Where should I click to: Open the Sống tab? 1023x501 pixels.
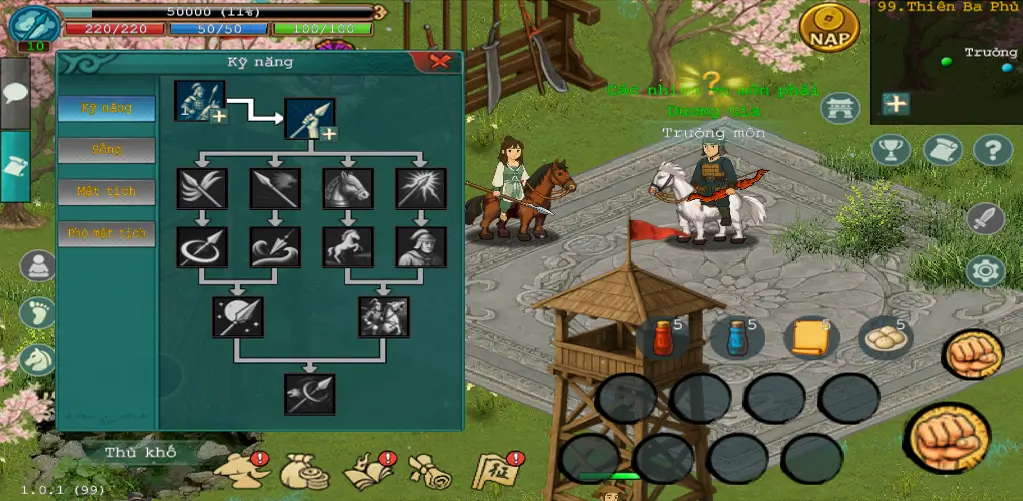tap(106, 150)
